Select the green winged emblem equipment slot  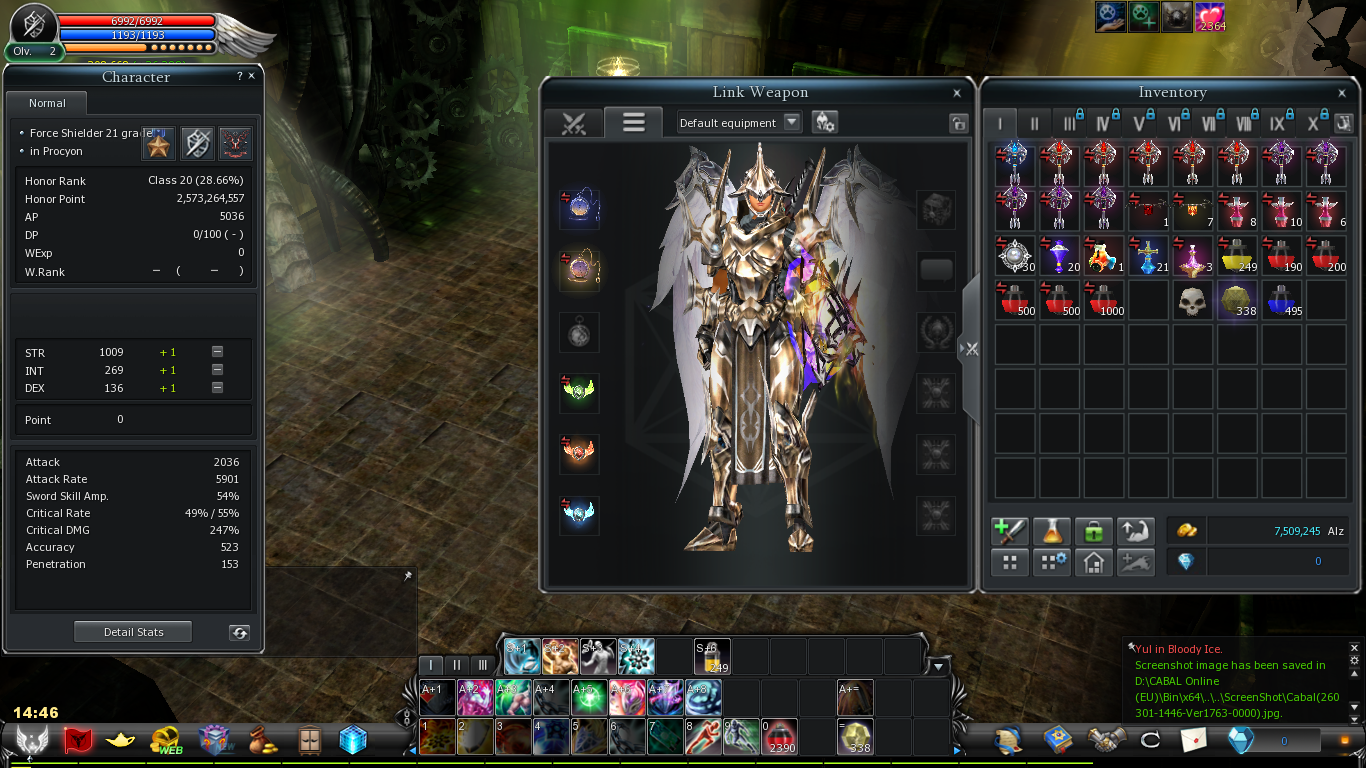point(579,392)
